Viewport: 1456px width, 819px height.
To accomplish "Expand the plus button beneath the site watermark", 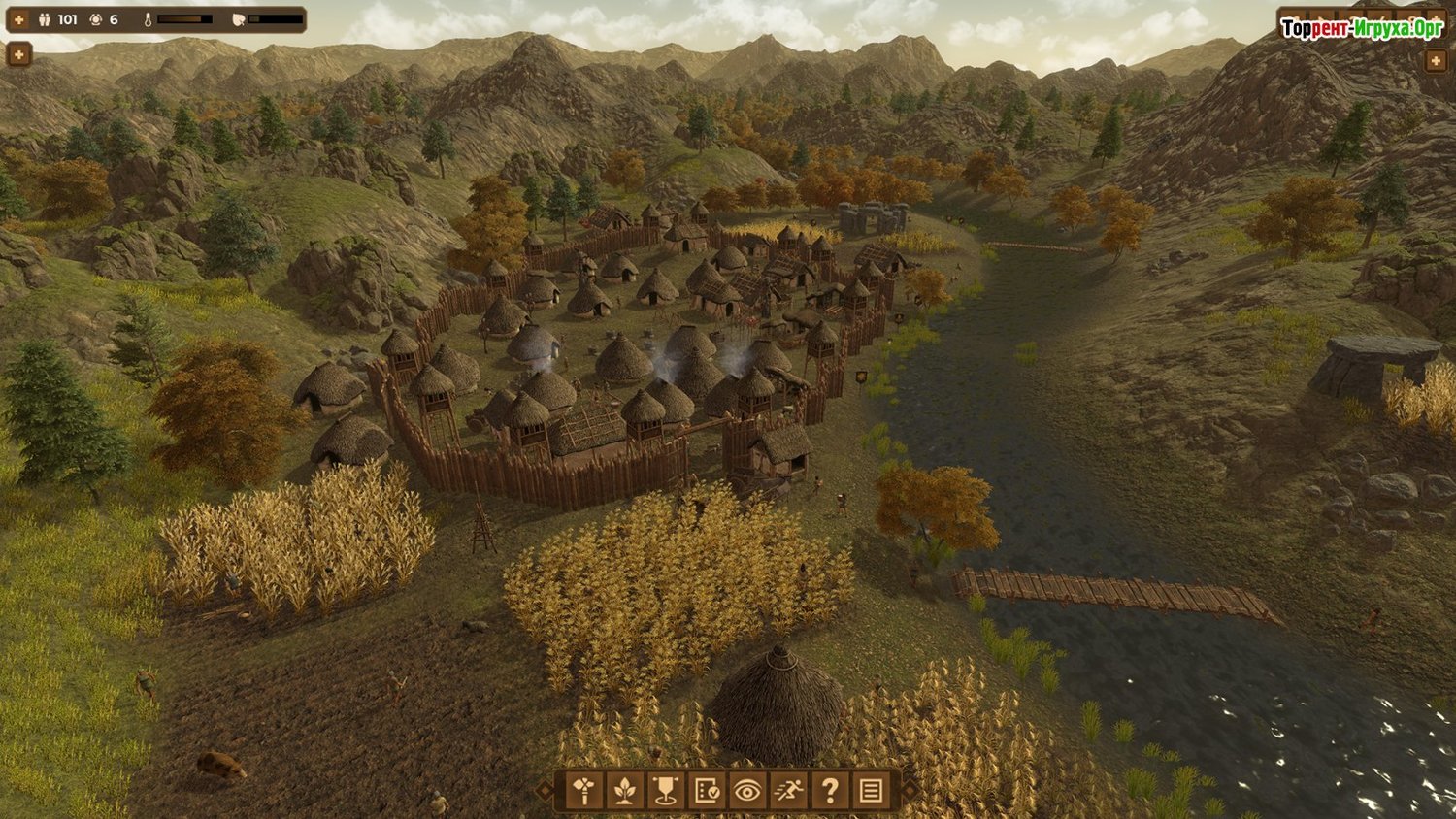I will [x=1436, y=60].
